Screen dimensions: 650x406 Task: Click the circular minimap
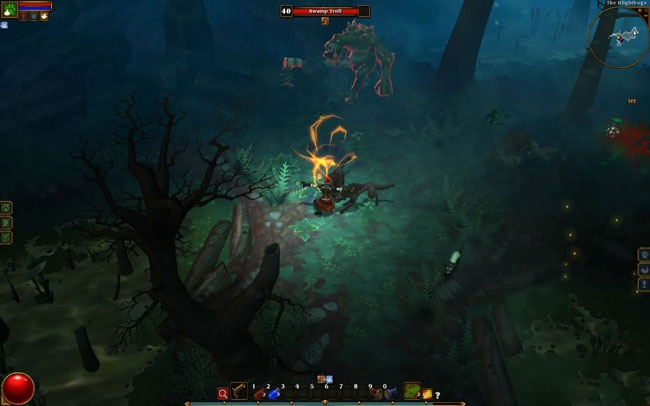click(618, 37)
